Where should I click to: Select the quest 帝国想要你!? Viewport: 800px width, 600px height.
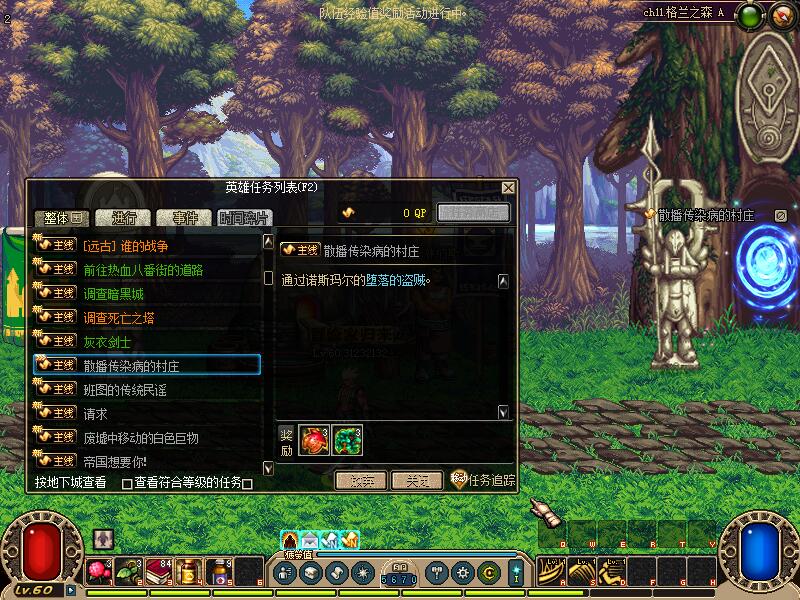(x=115, y=461)
